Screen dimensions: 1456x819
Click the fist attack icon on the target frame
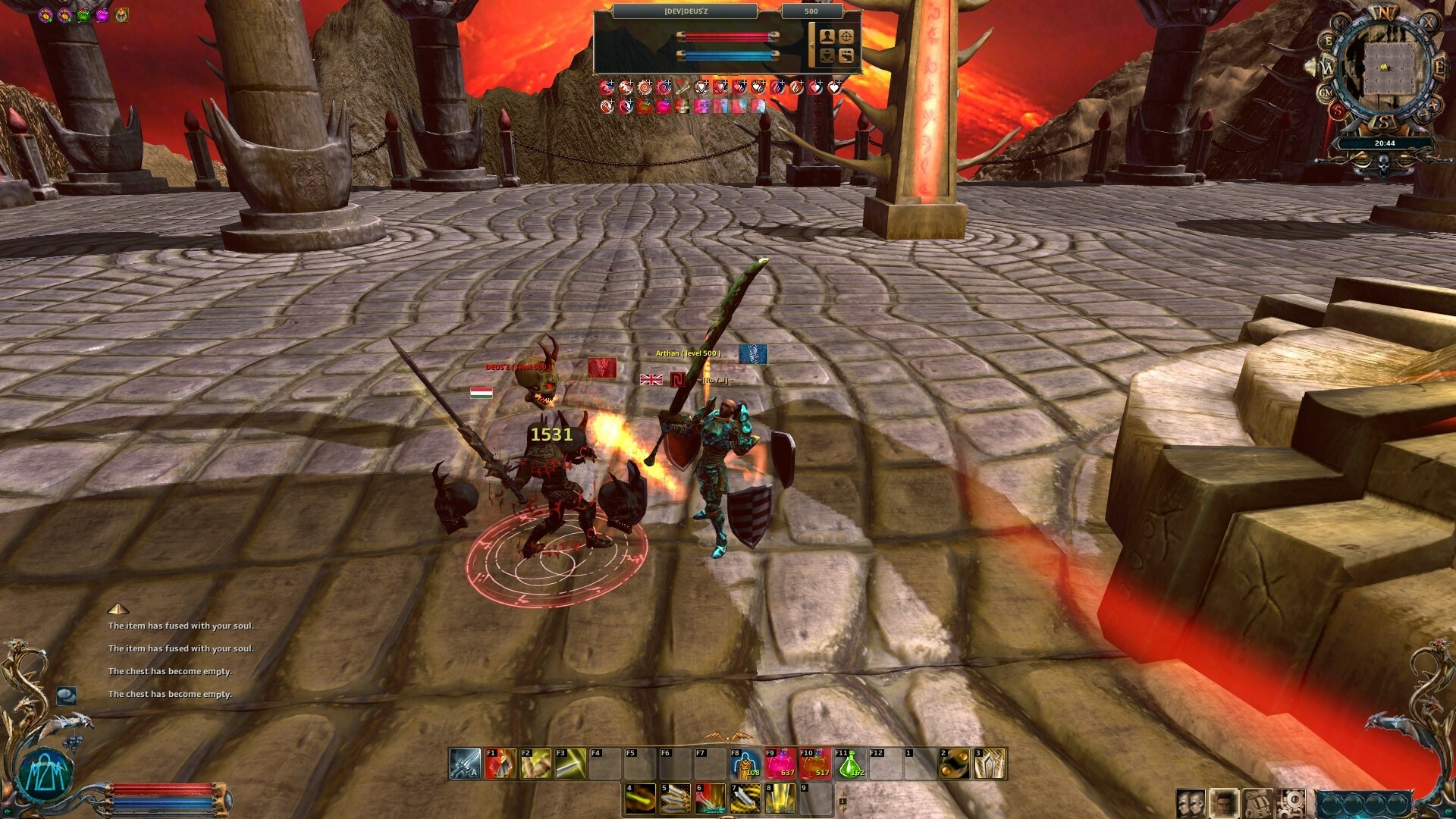(x=827, y=55)
